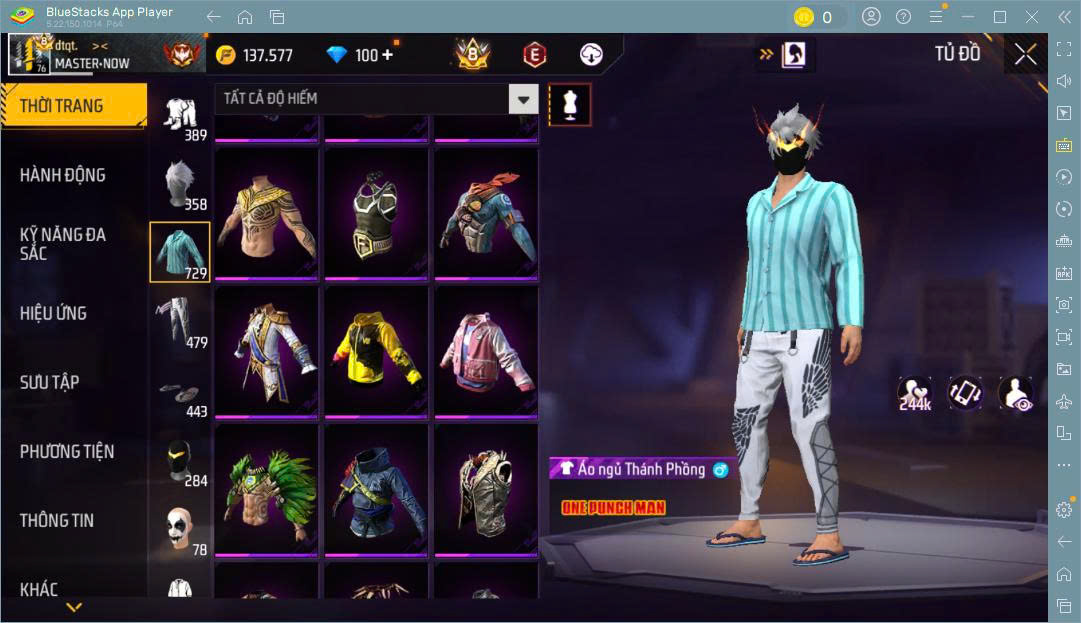The image size is (1081, 623).
Task: Equip the green feathered top
Action: tap(266, 489)
